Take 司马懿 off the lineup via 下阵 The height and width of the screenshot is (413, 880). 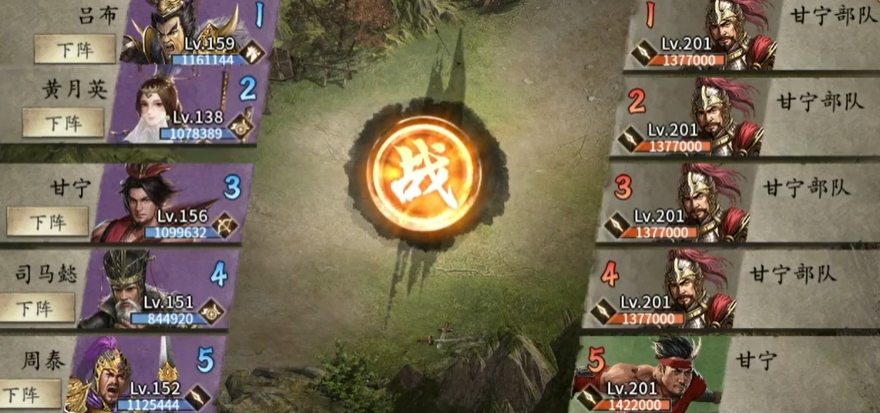[37, 306]
